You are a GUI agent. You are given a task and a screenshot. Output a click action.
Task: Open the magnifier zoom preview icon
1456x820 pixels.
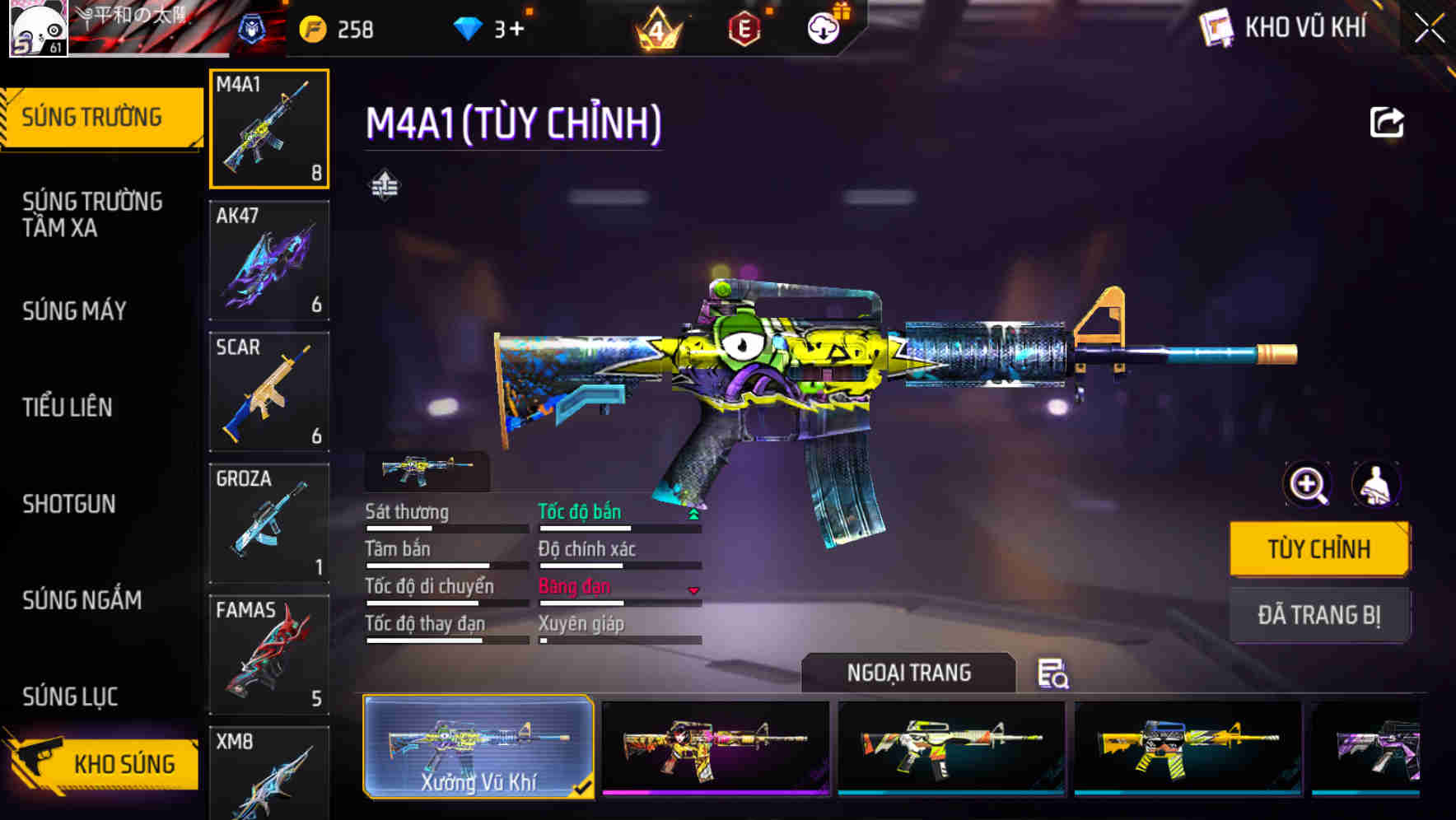point(1306,485)
